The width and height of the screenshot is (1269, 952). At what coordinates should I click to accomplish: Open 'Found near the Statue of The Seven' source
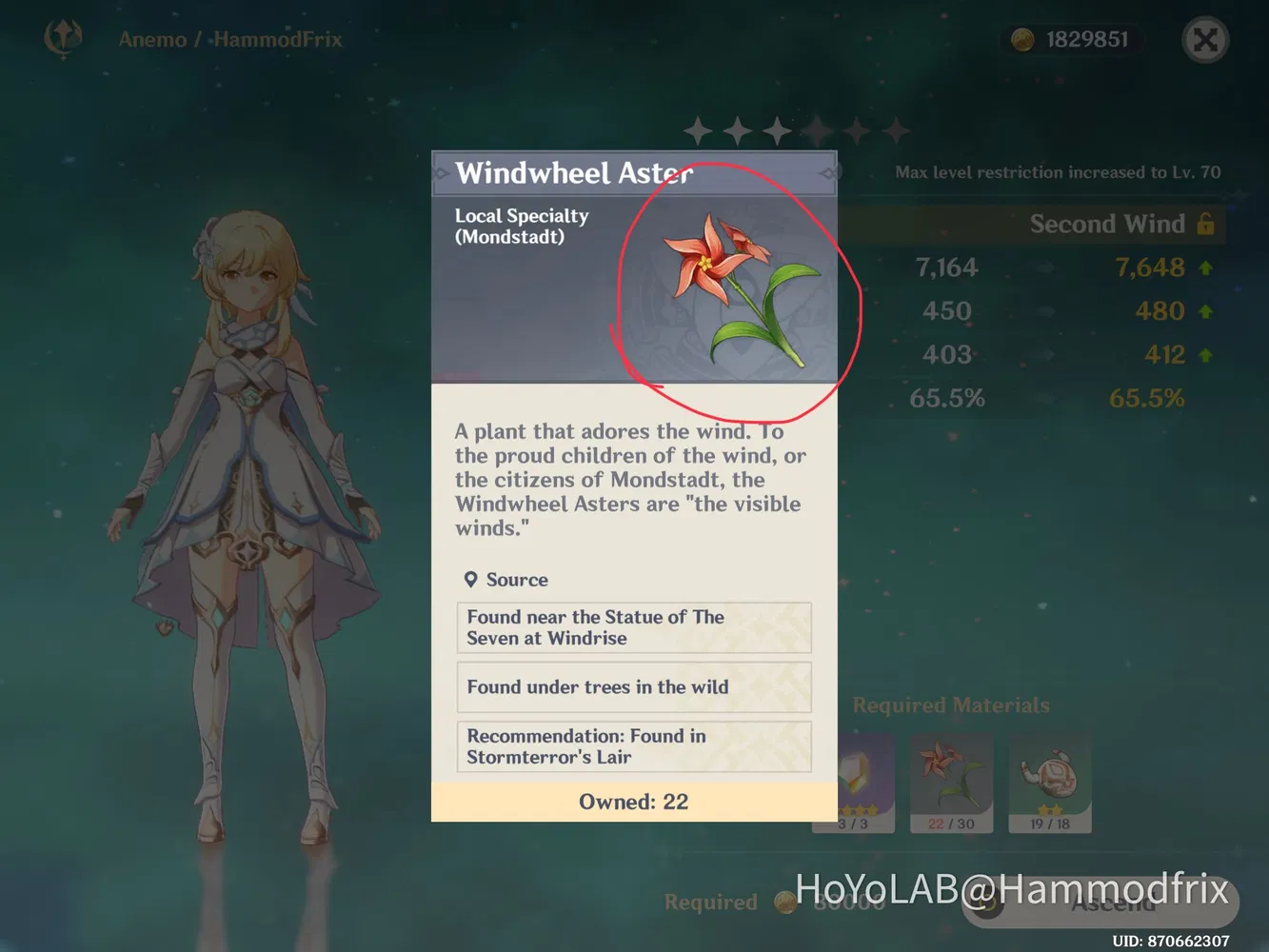tap(633, 627)
